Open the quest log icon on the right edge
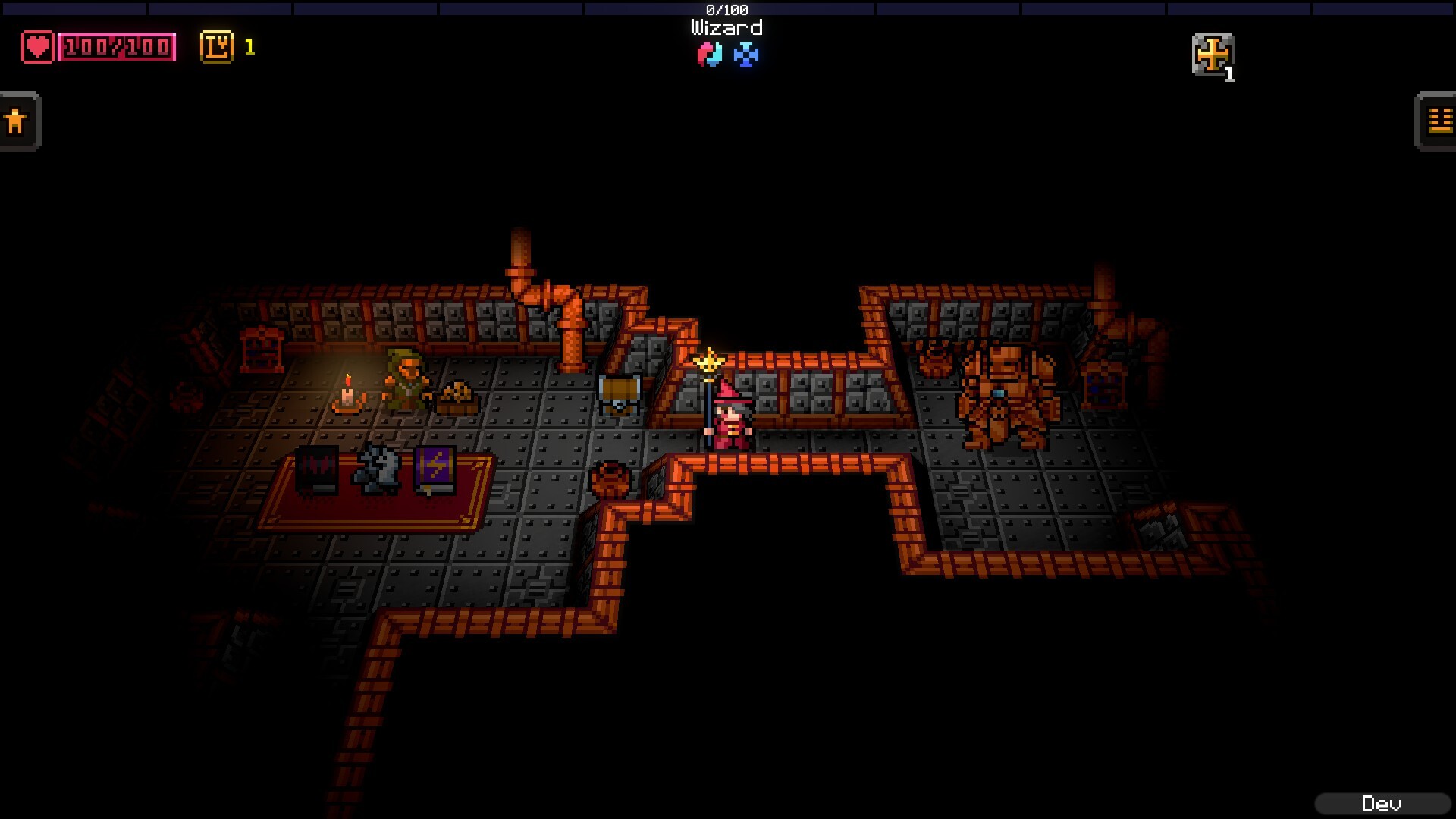 point(1436,121)
